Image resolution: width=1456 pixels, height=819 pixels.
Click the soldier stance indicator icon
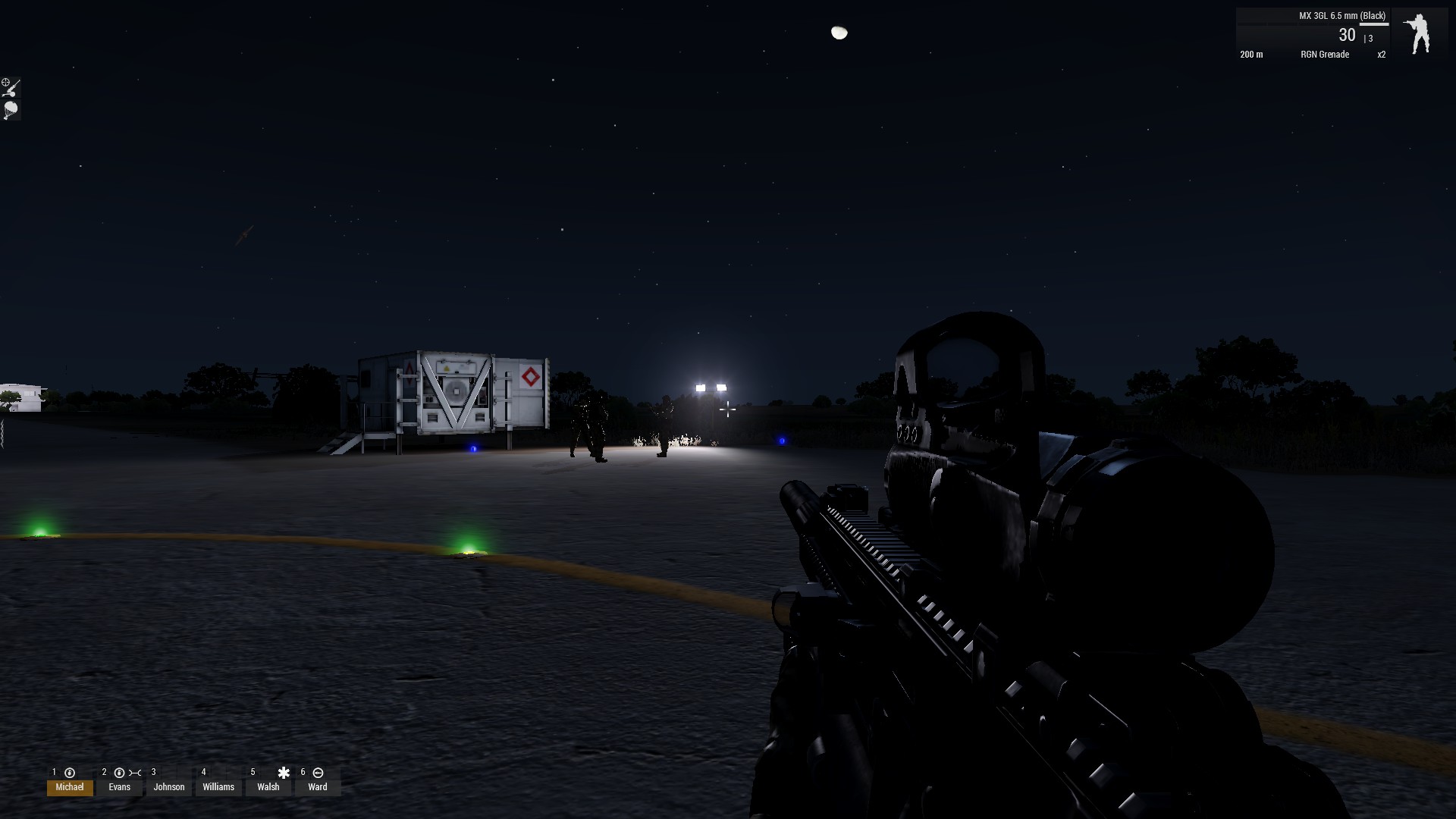(x=1417, y=34)
